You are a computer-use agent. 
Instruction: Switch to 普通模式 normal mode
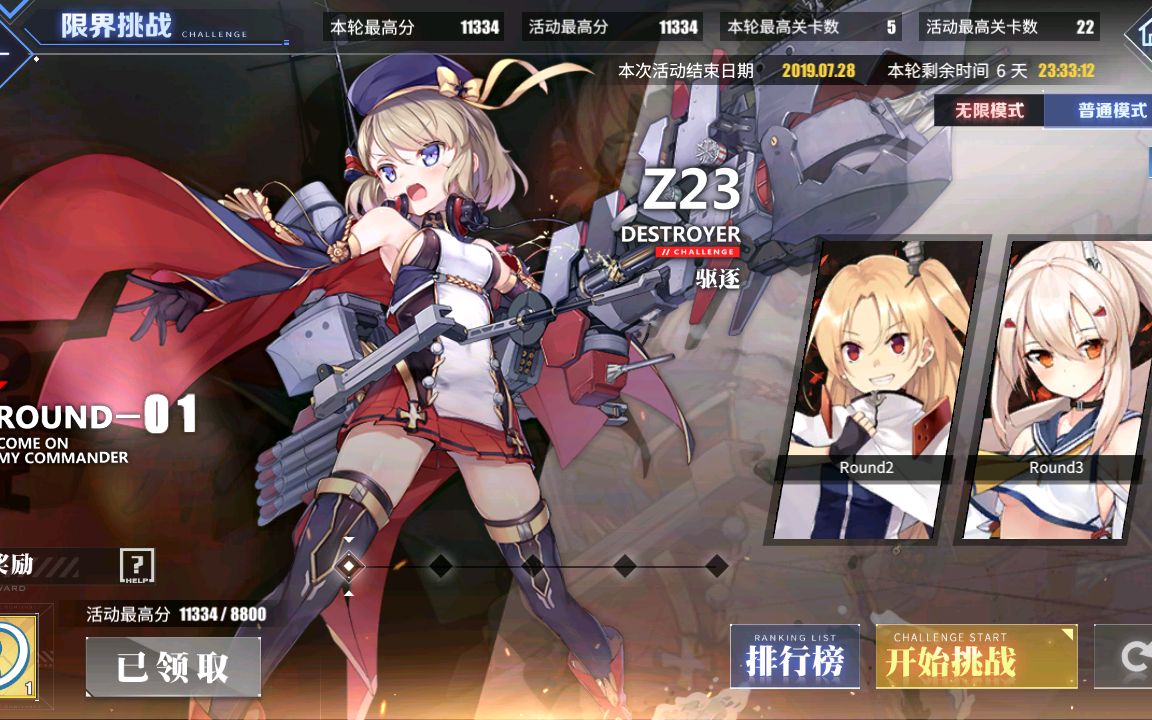1106,110
